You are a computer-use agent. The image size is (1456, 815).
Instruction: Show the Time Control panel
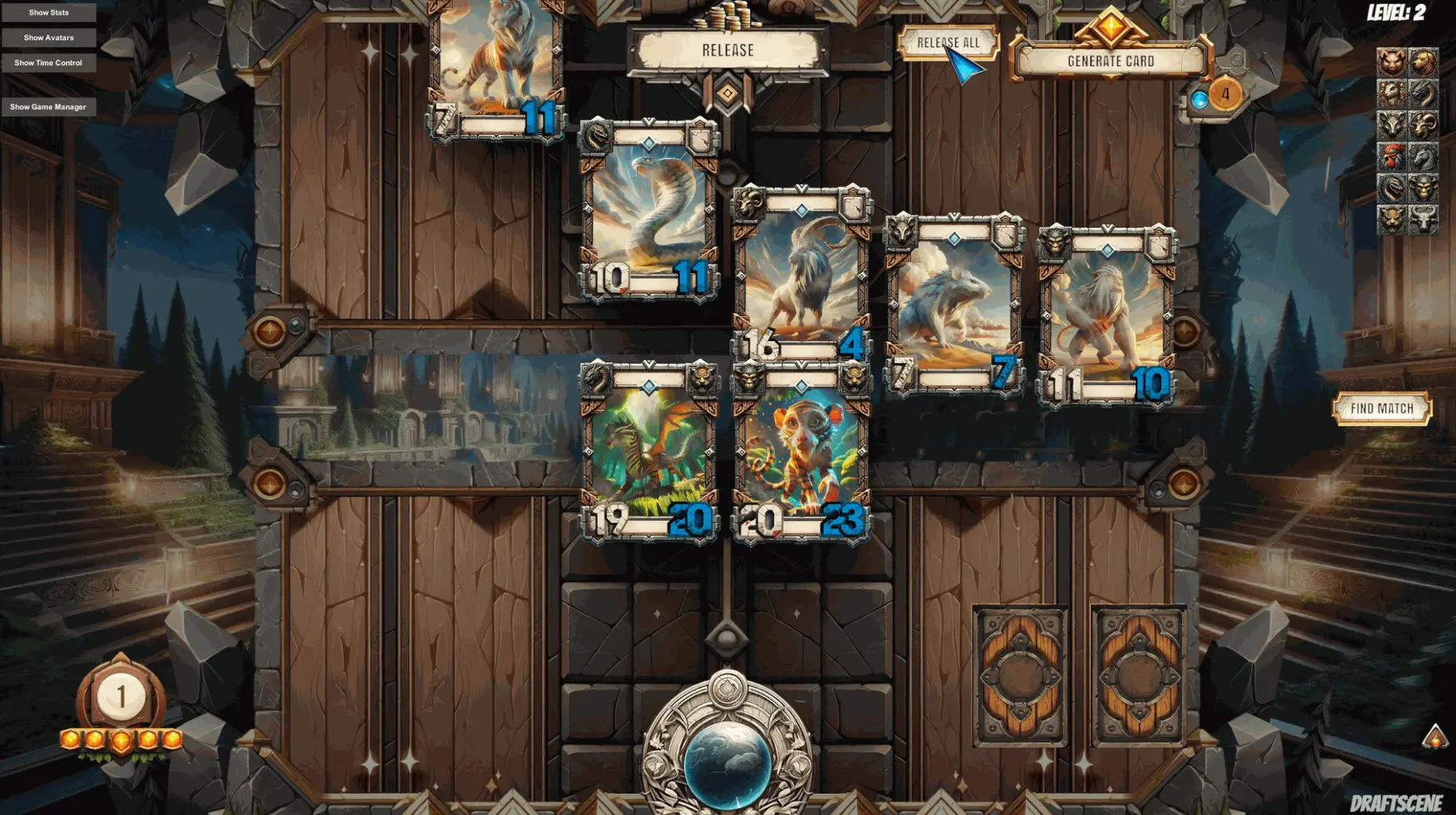point(49,63)
